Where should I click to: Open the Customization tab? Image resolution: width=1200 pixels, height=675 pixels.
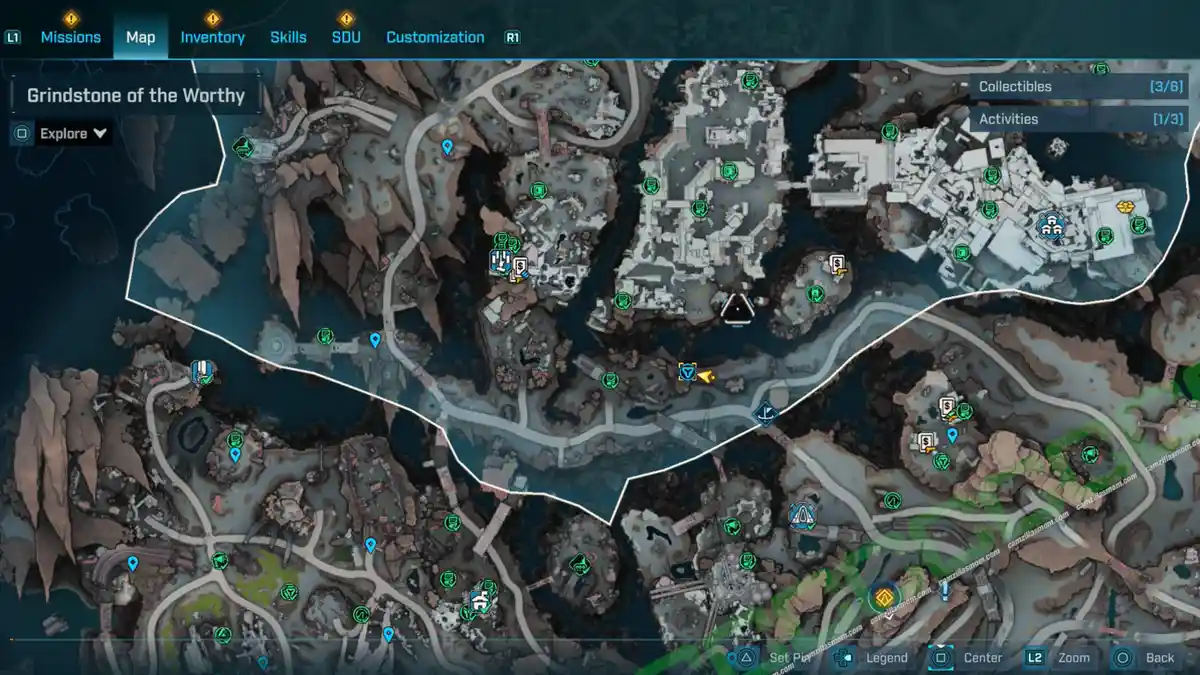coord(435,37)
